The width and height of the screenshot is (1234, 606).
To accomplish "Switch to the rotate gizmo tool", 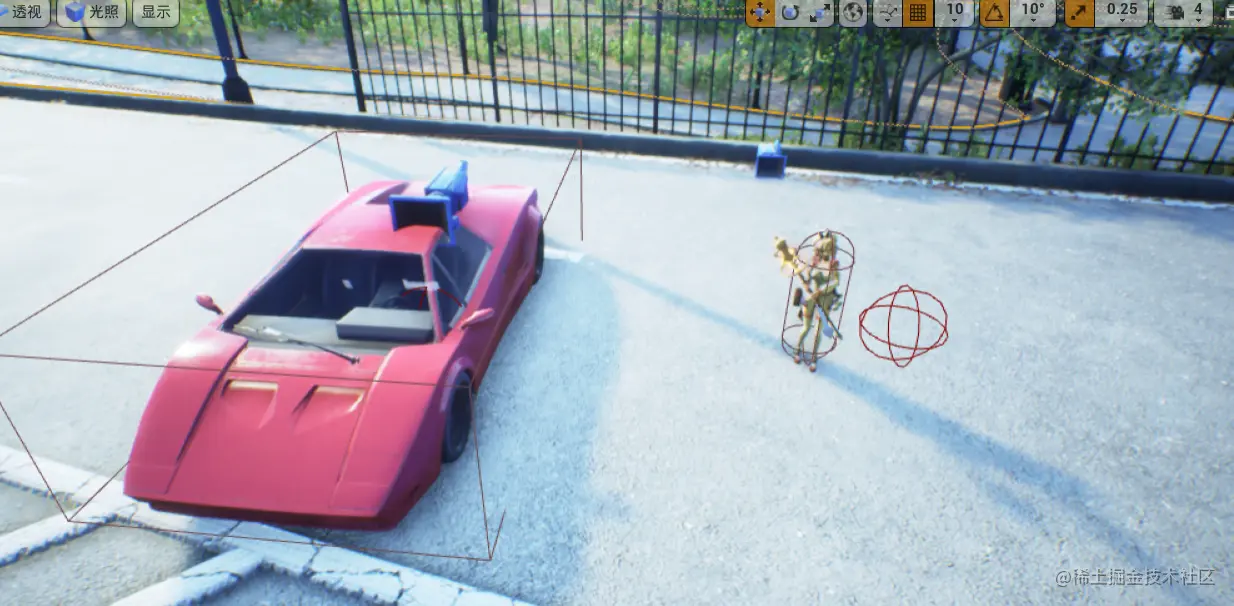I will pyautogui.click(x=790, y=12).
